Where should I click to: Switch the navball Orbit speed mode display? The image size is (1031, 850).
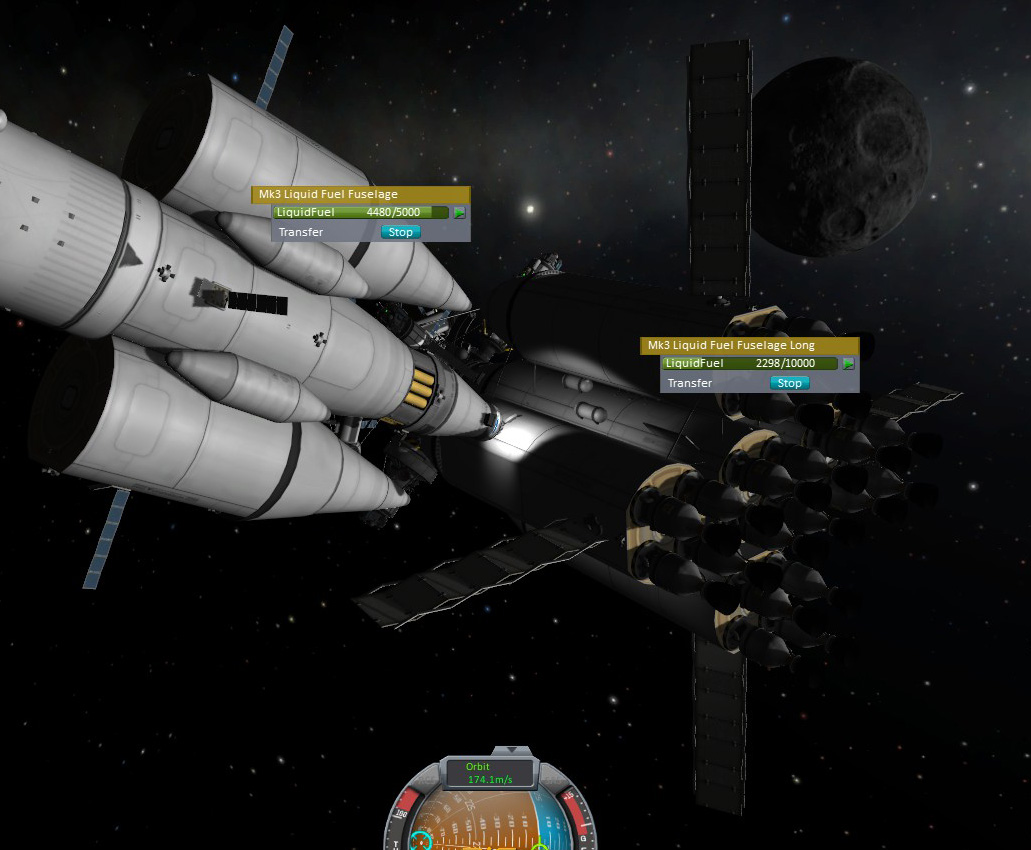490,773
